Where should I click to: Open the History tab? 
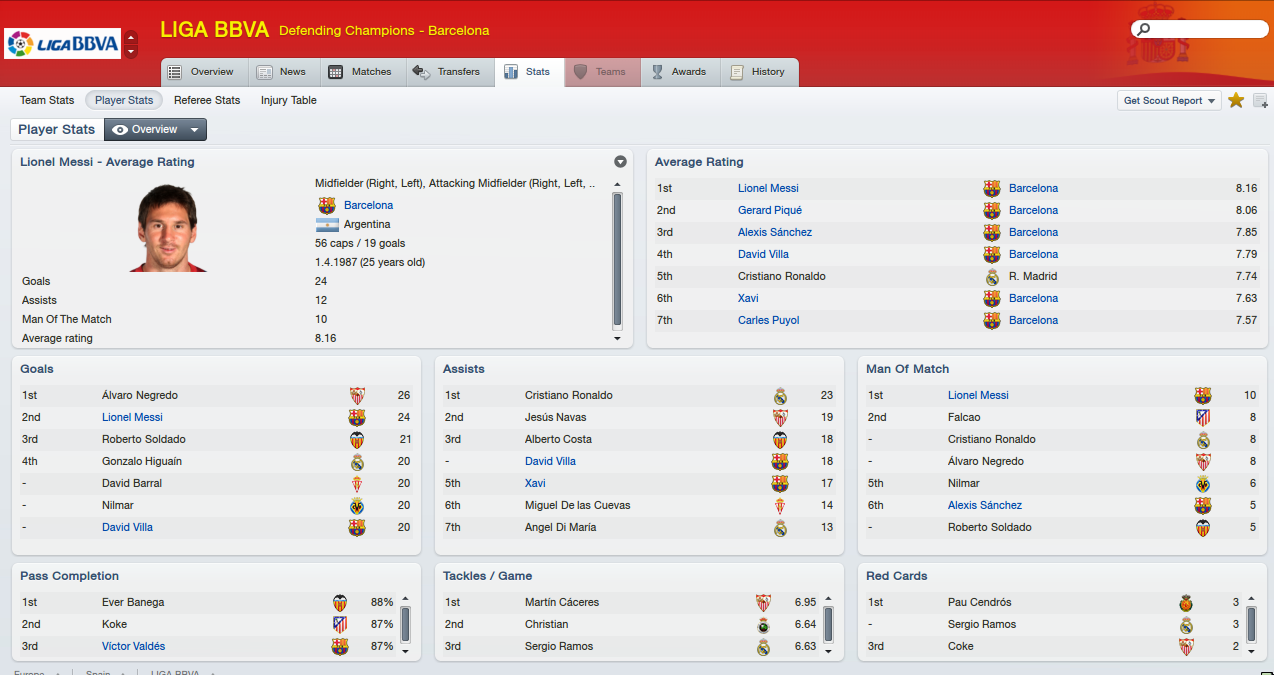[x=758, y=72]
